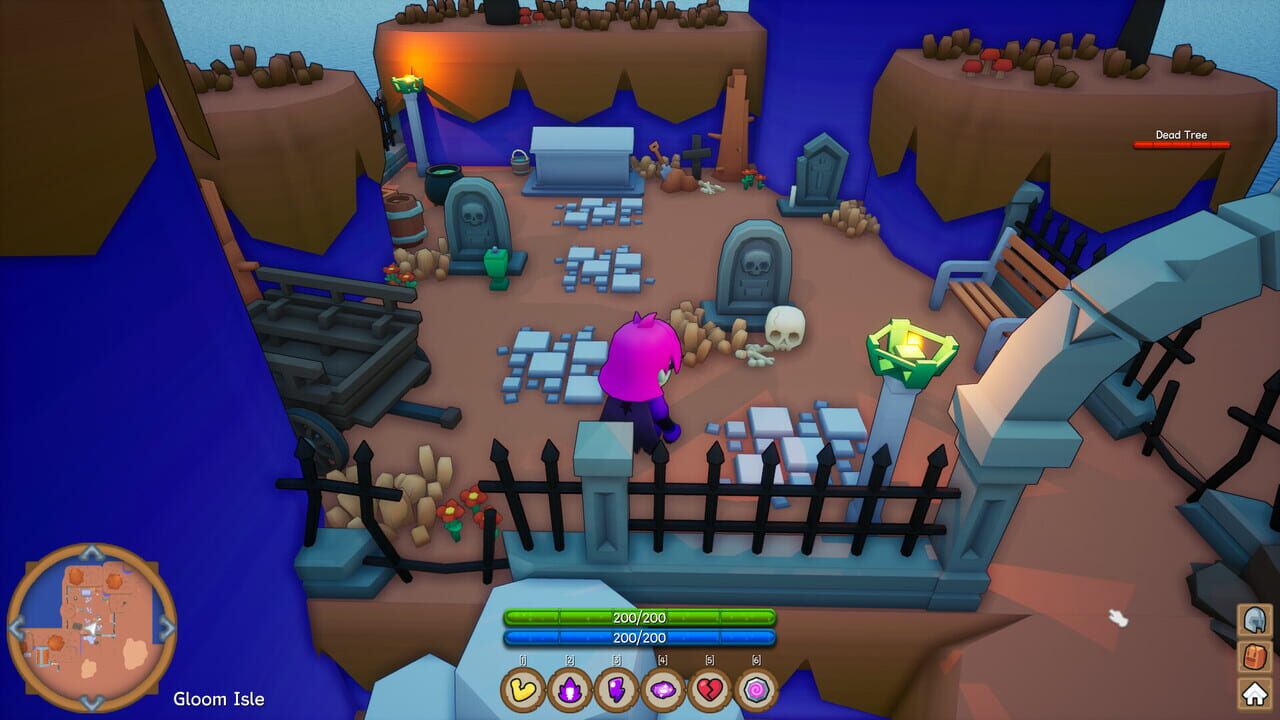This screenshot has height=720, width=1280.
Task: Use the purple crystal from hotbar slot 4
Action: [663, 690]
